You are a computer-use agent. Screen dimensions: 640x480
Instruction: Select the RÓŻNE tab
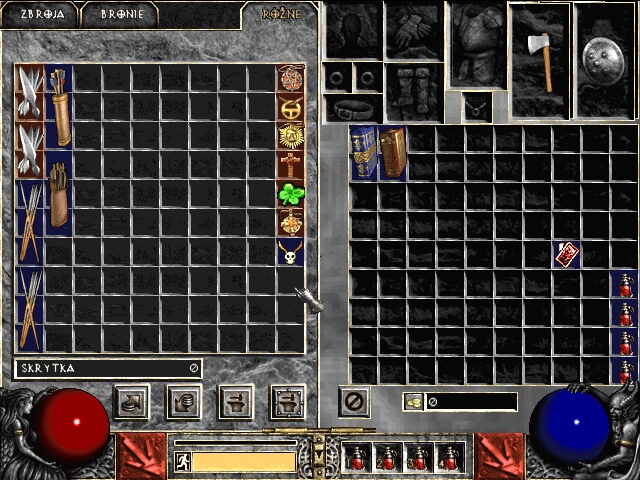pyautogui.click(x=281, y=15)
